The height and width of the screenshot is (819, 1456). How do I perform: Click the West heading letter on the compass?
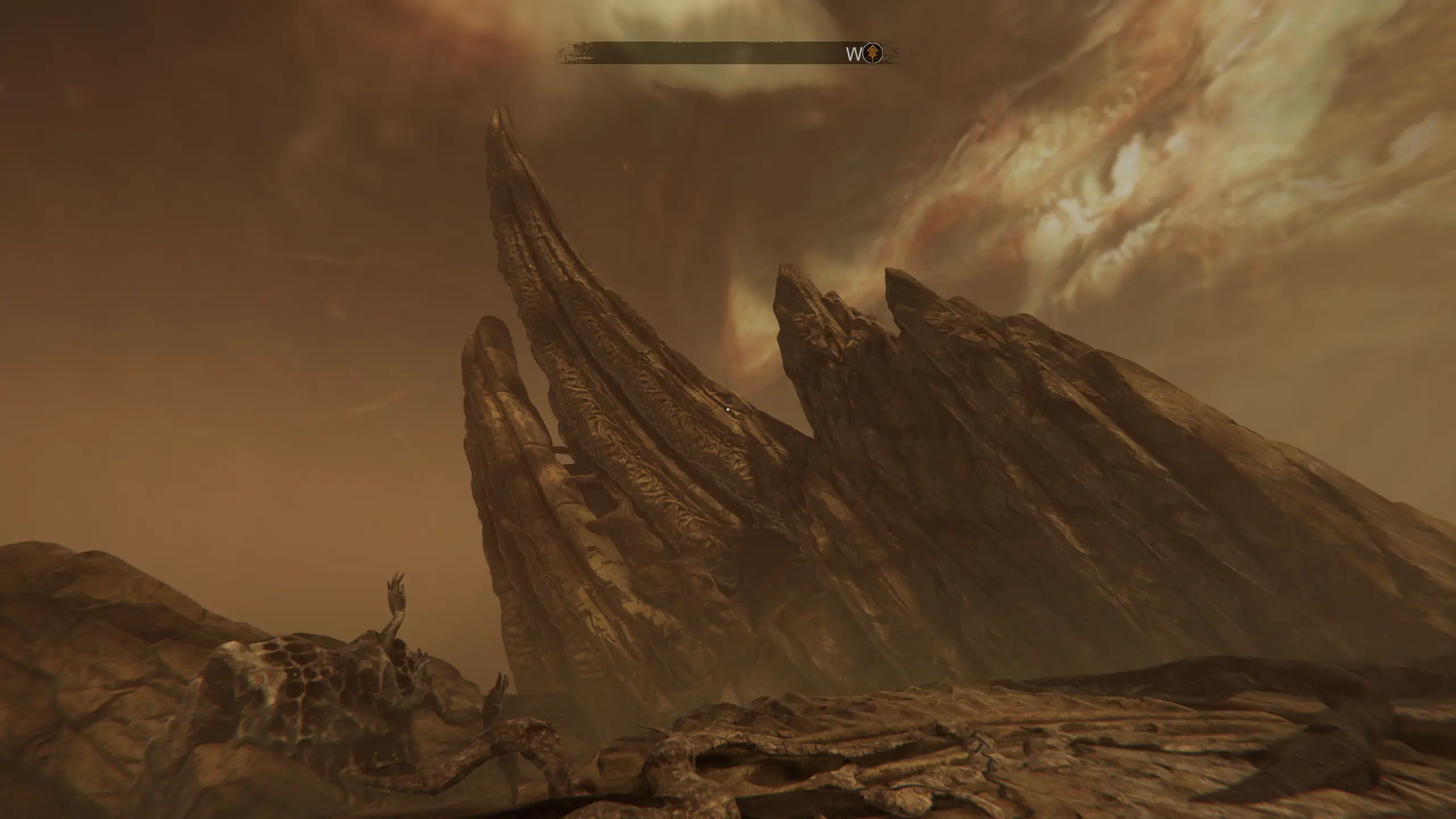[x=854, y=54]
